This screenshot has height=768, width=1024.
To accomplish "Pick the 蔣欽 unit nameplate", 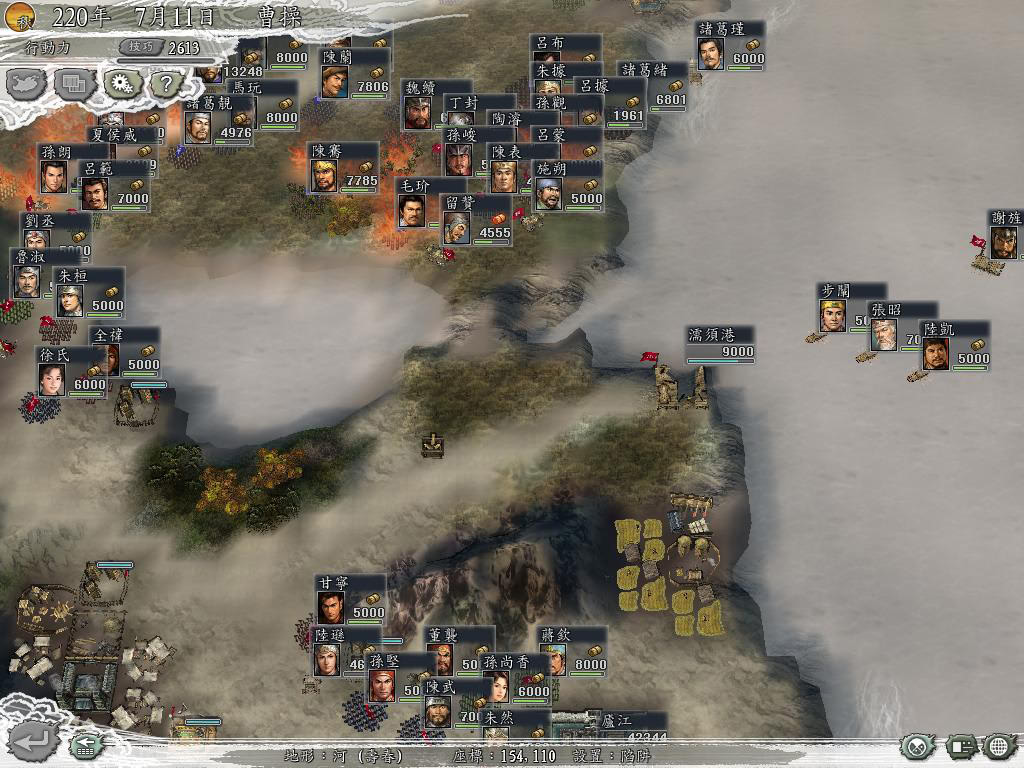I will tap(572, 650).
